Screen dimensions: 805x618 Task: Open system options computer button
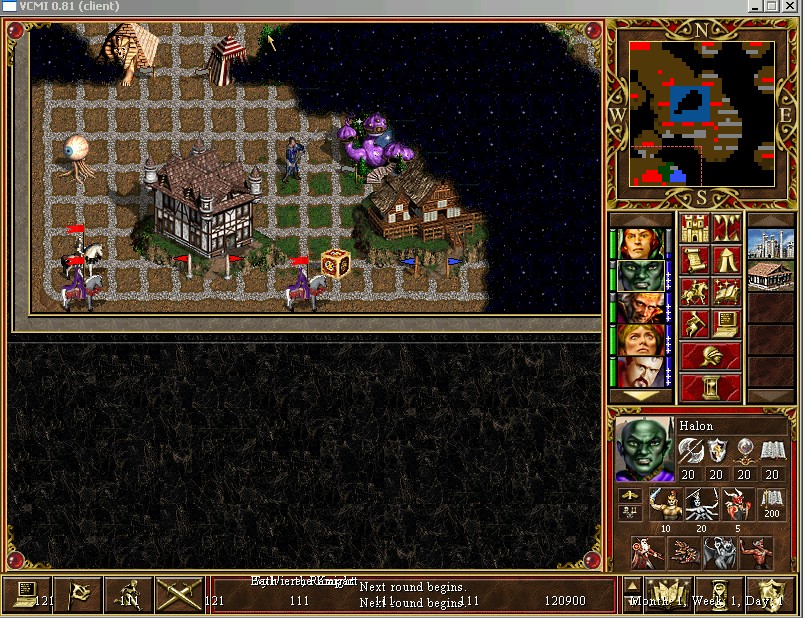[727, 324]
